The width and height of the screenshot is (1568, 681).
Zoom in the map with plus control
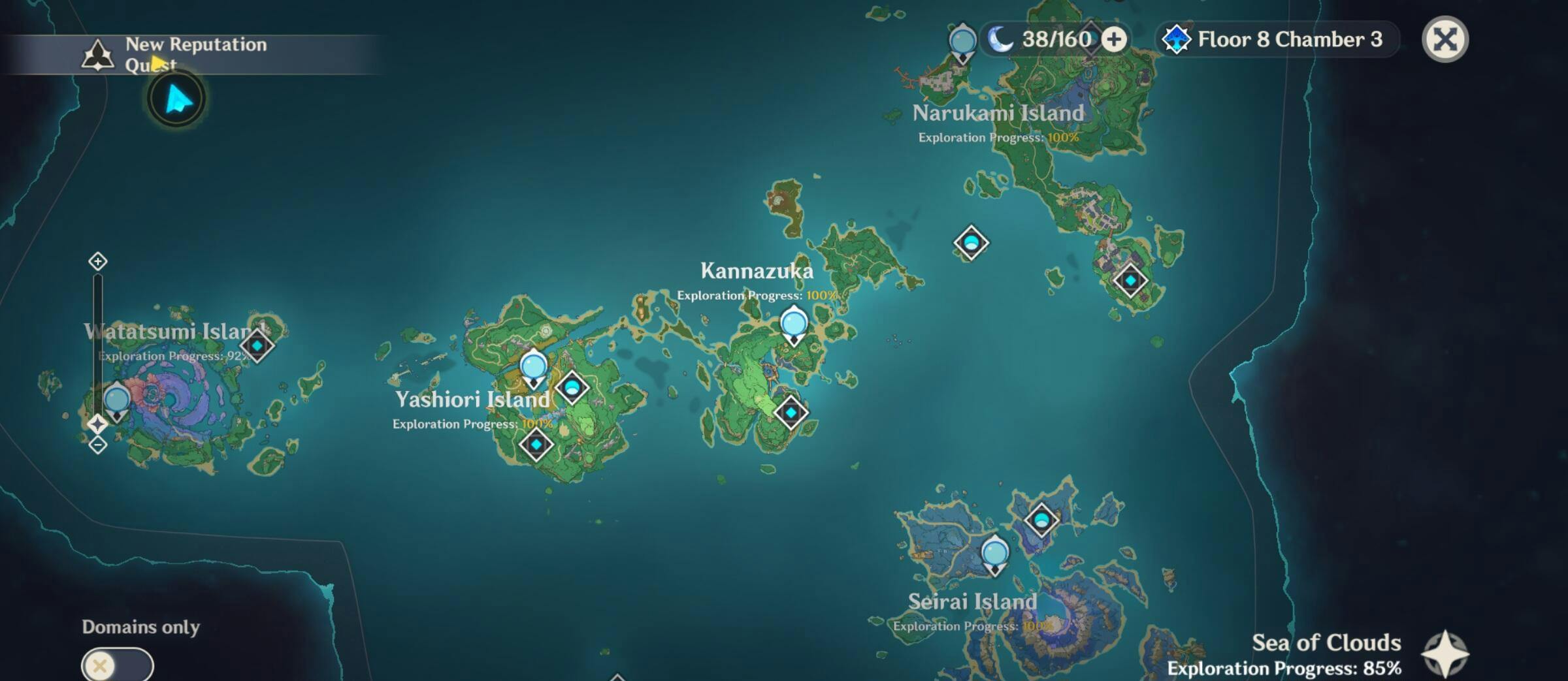97,261
